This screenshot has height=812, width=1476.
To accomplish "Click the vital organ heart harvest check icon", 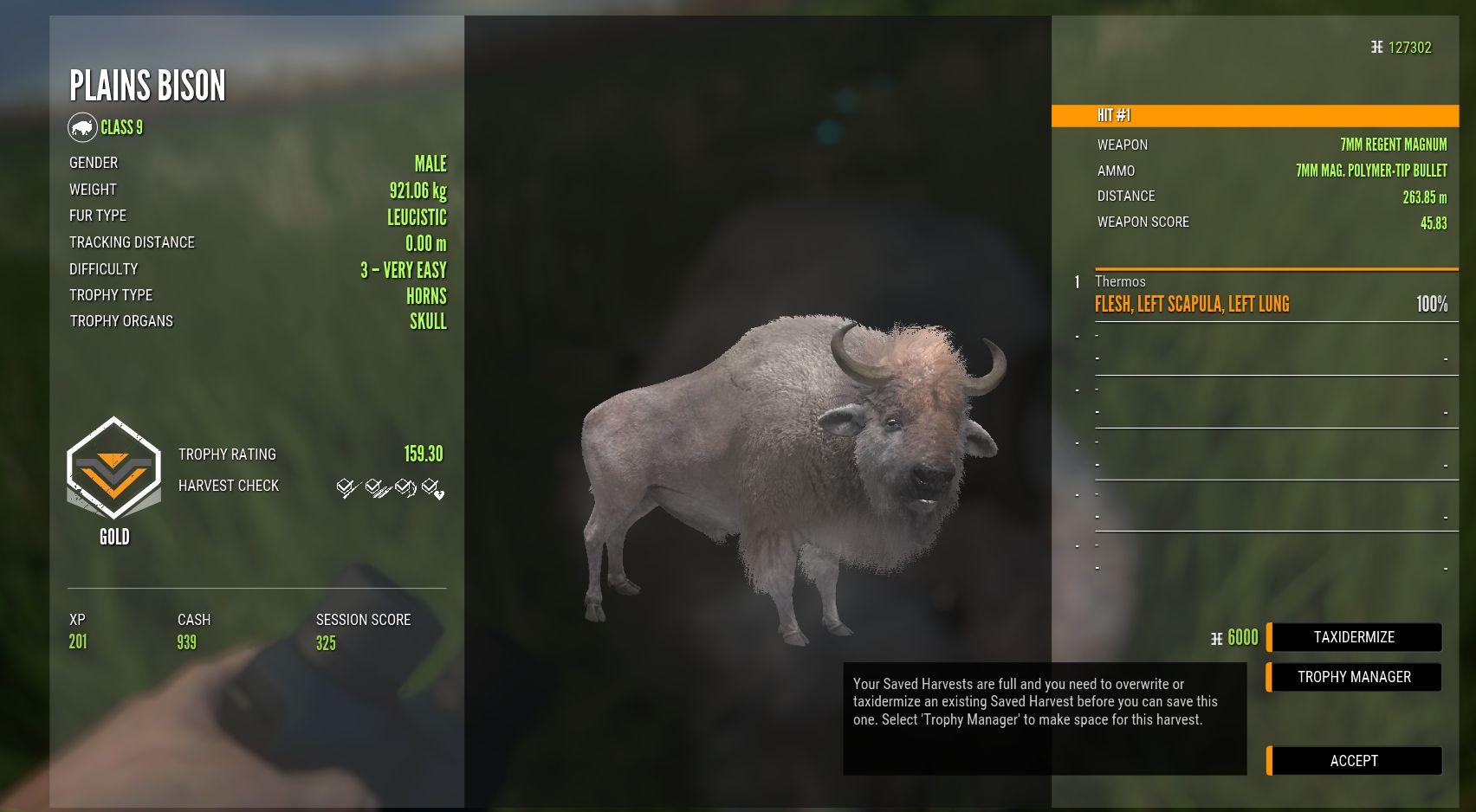I will click(432, 487).
